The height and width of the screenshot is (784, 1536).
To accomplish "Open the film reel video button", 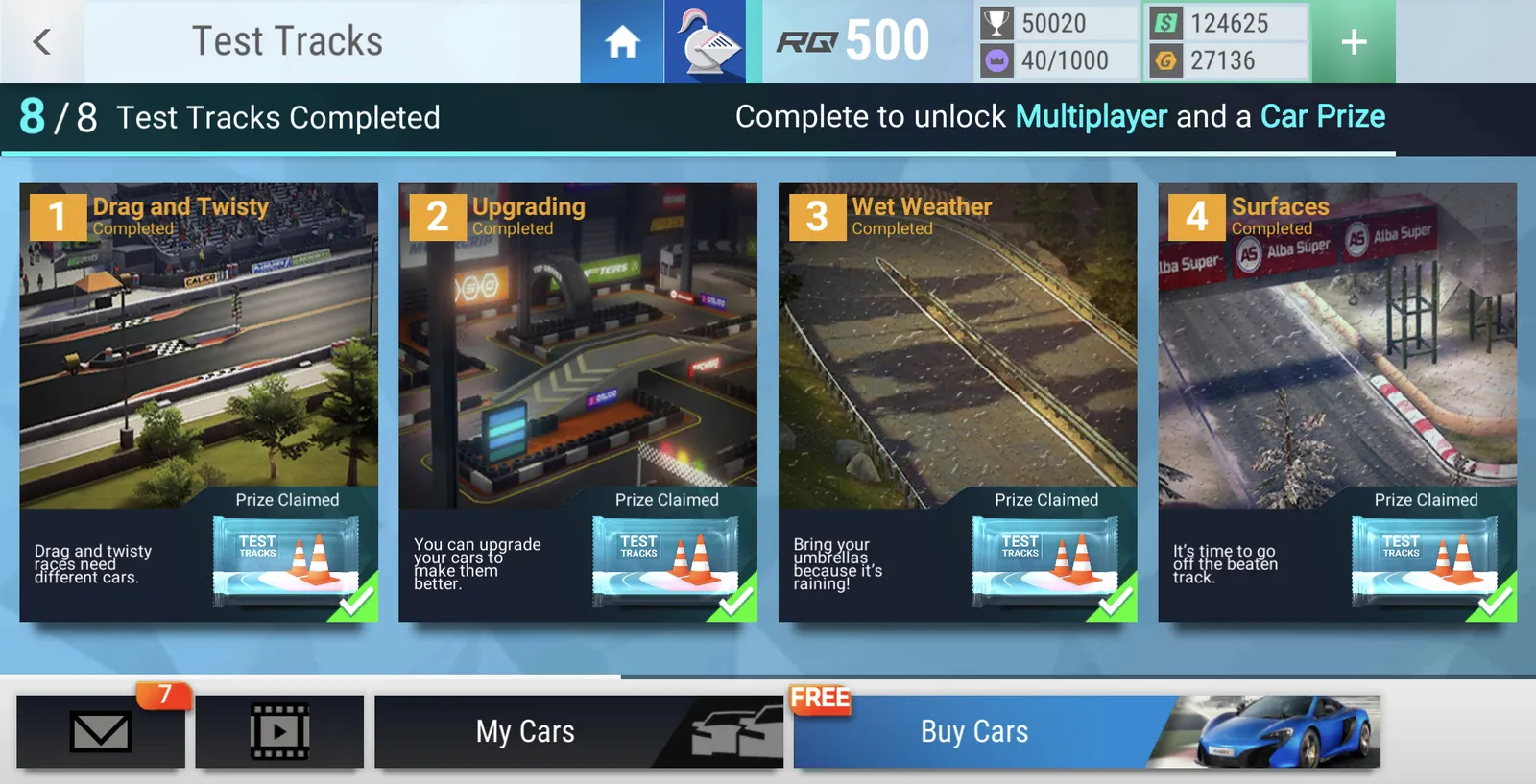I will 279,731.
